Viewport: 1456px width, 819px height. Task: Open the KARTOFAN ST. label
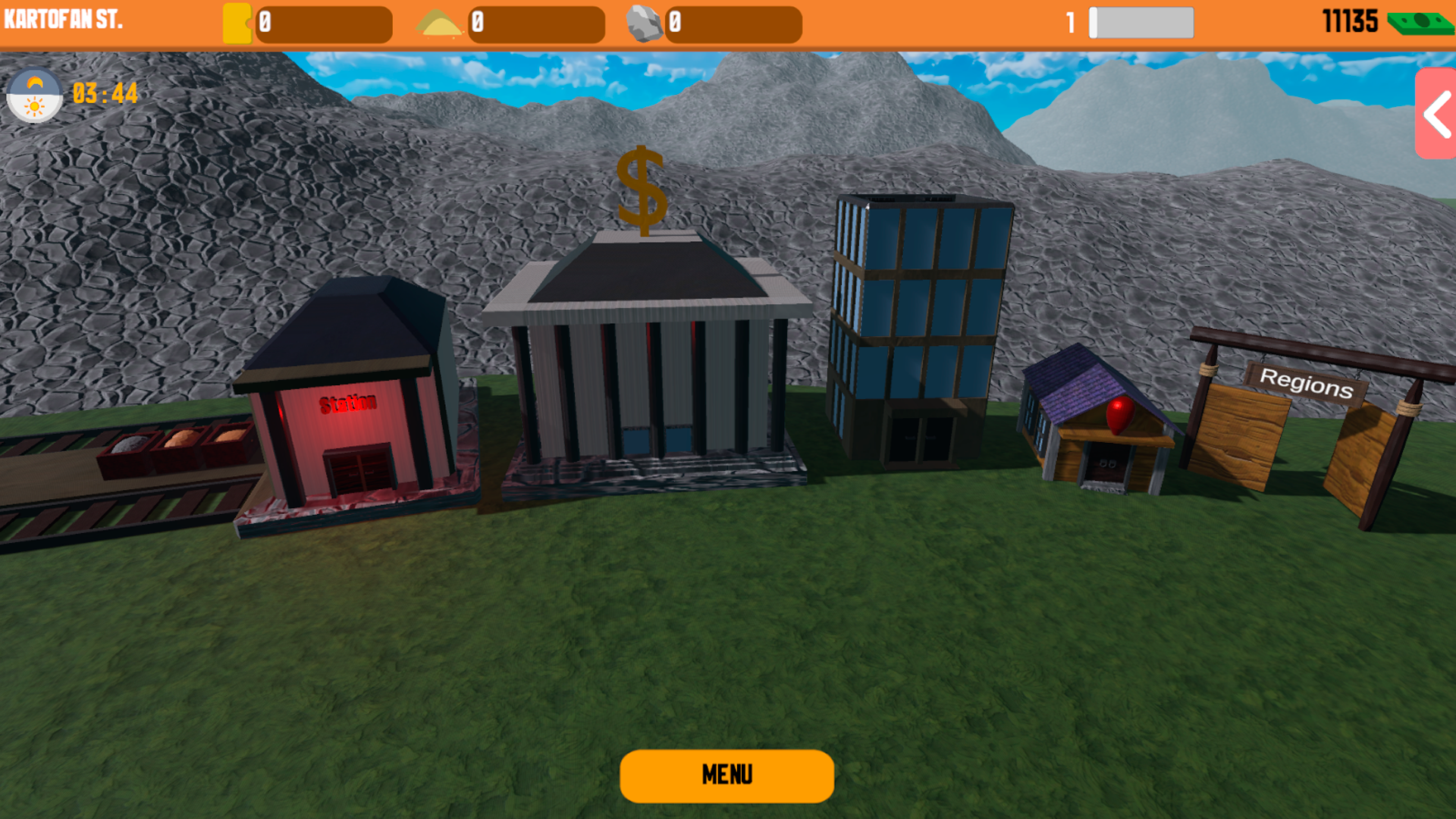pyautogui.click(x=64, y=20)
